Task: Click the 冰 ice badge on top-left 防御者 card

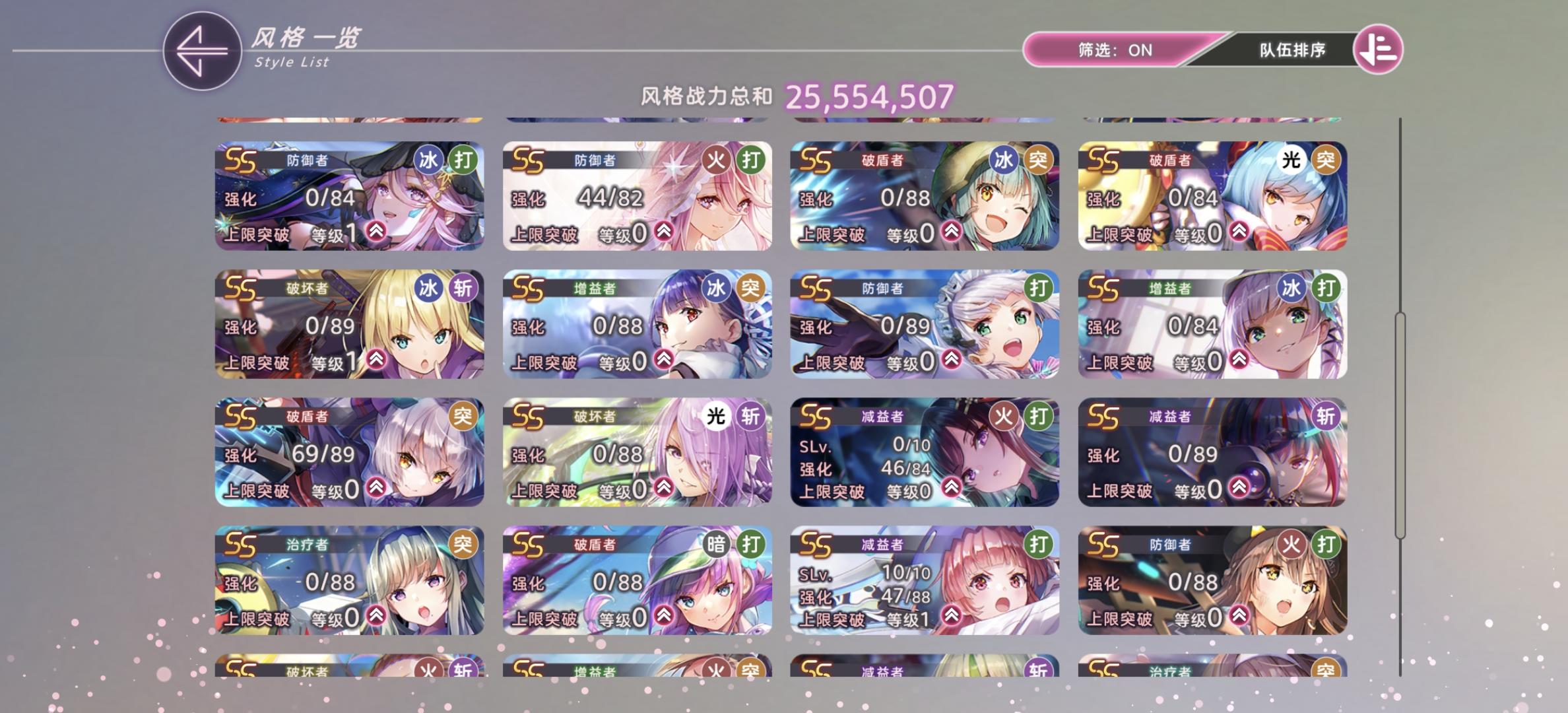Action: coord(428,160)
